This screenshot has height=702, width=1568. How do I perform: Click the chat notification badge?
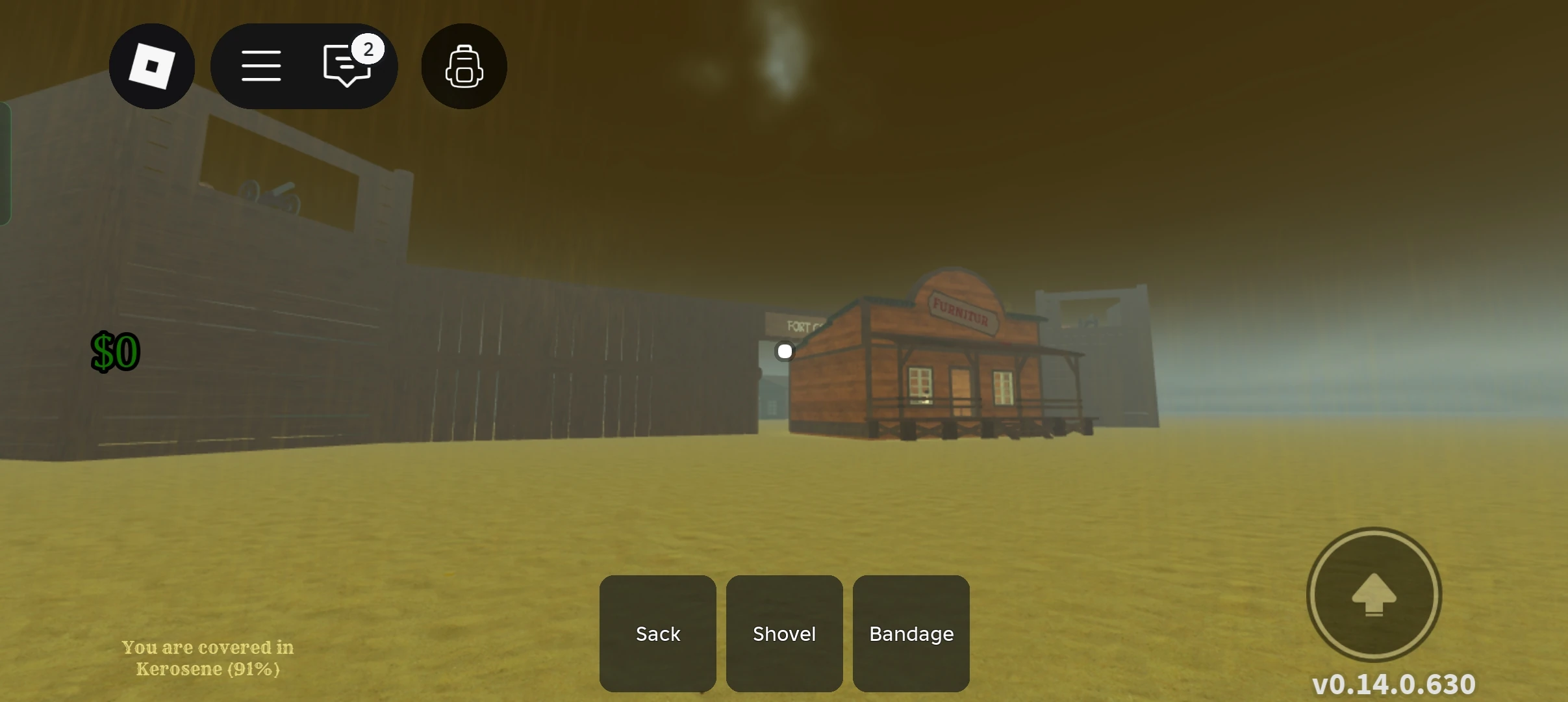click(369, 48)
